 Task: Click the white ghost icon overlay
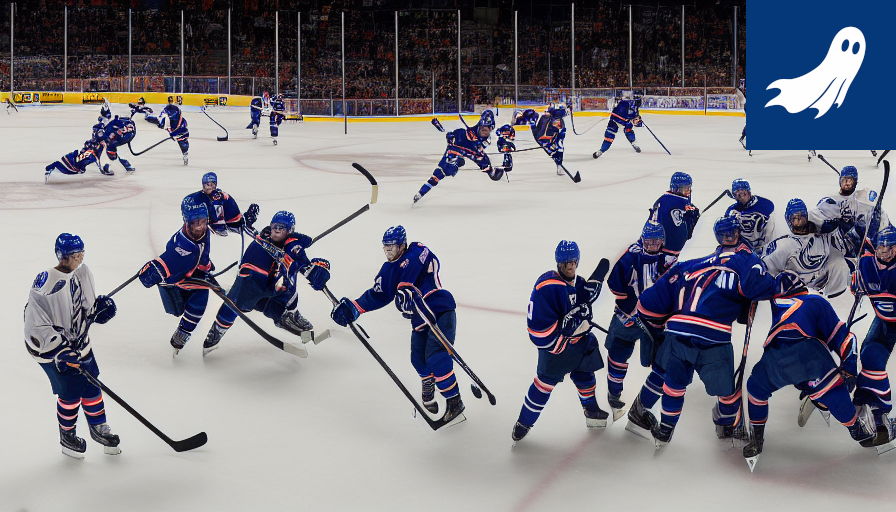point(820,73)
